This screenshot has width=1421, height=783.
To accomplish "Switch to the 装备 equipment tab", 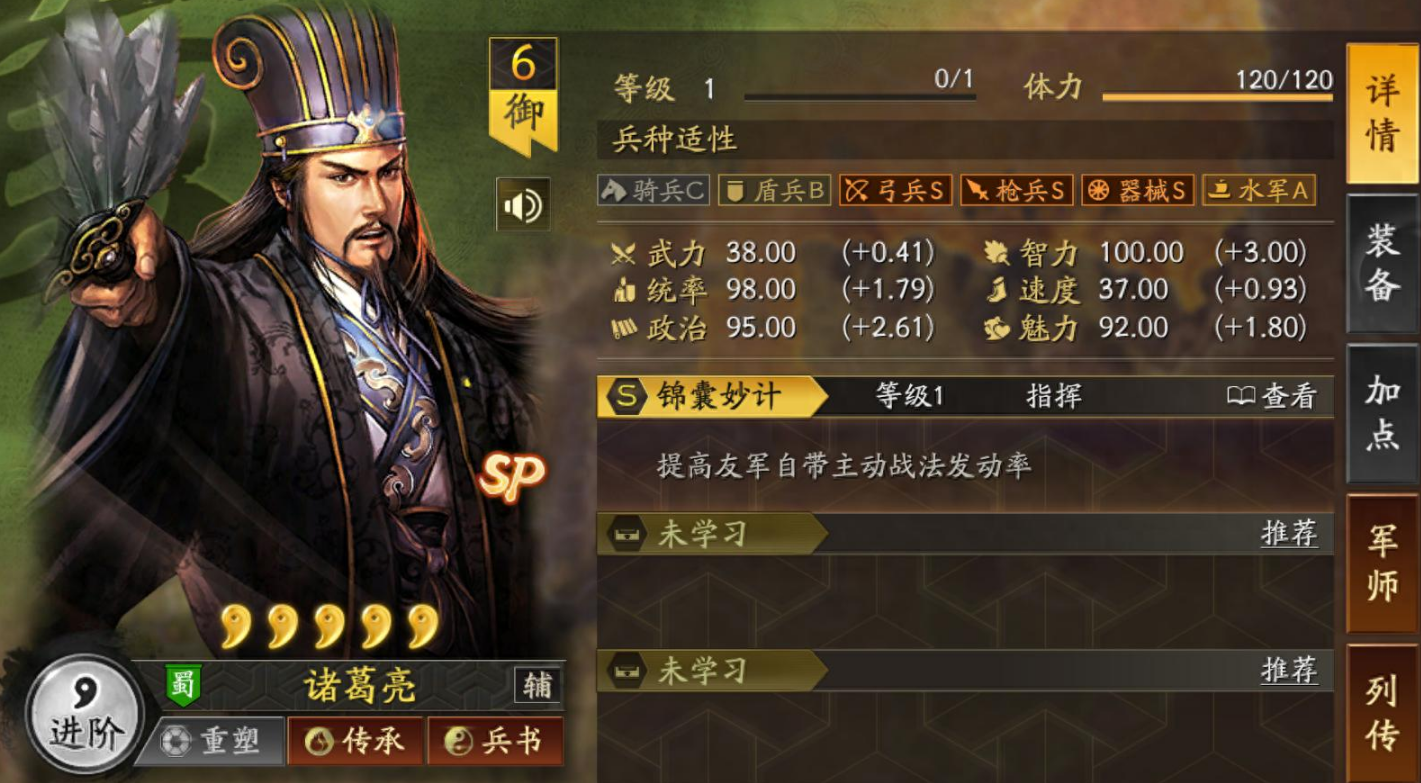I will [x=1381, y=252].
